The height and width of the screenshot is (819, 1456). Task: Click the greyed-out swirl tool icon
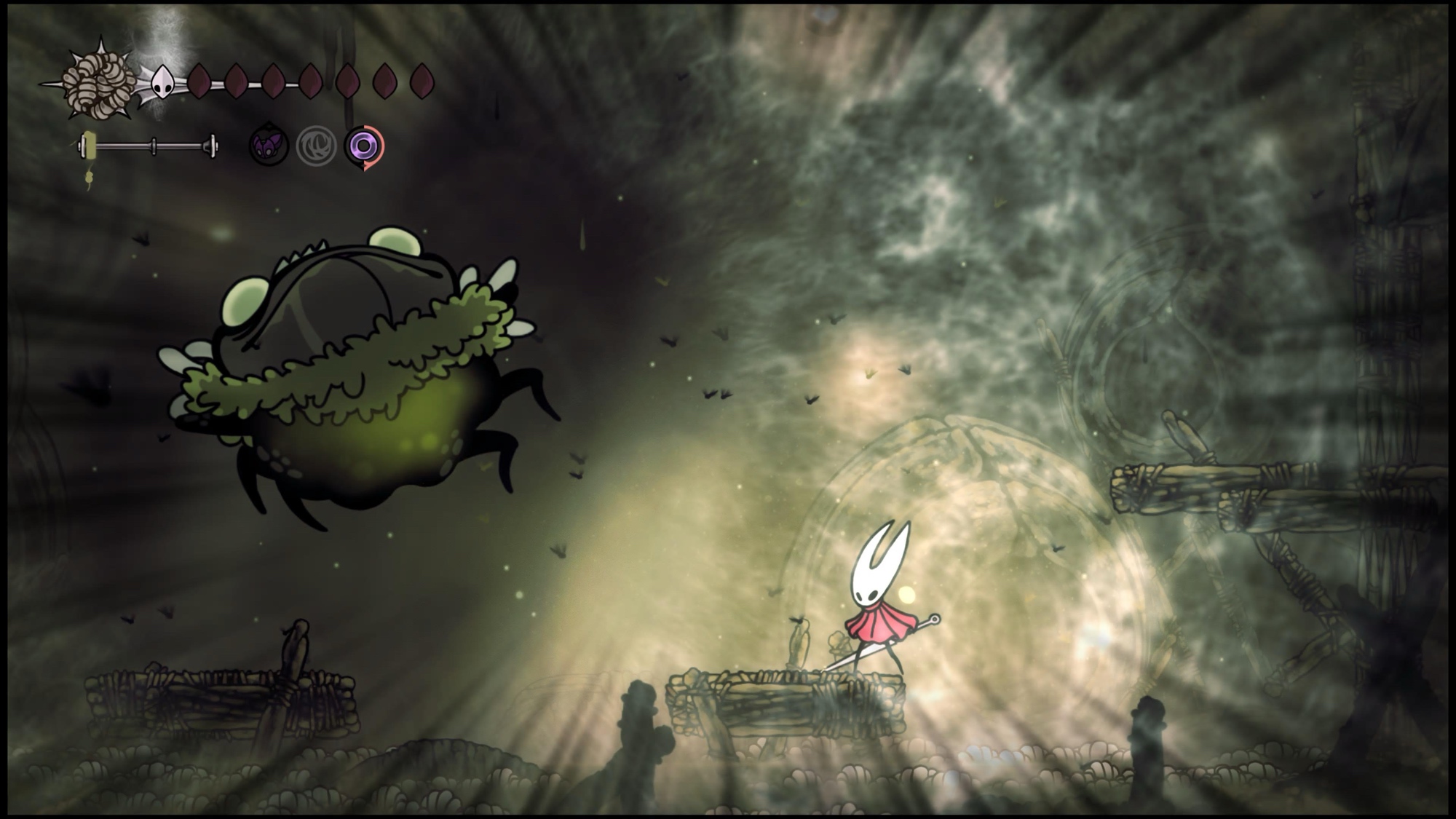point(316,146)
